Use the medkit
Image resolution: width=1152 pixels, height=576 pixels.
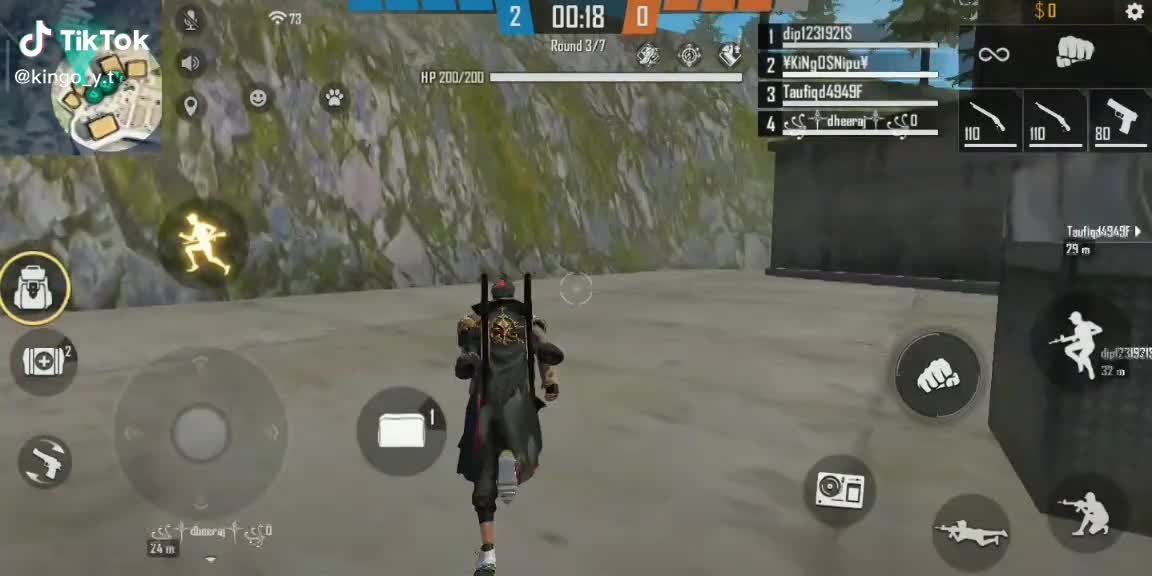43,361
